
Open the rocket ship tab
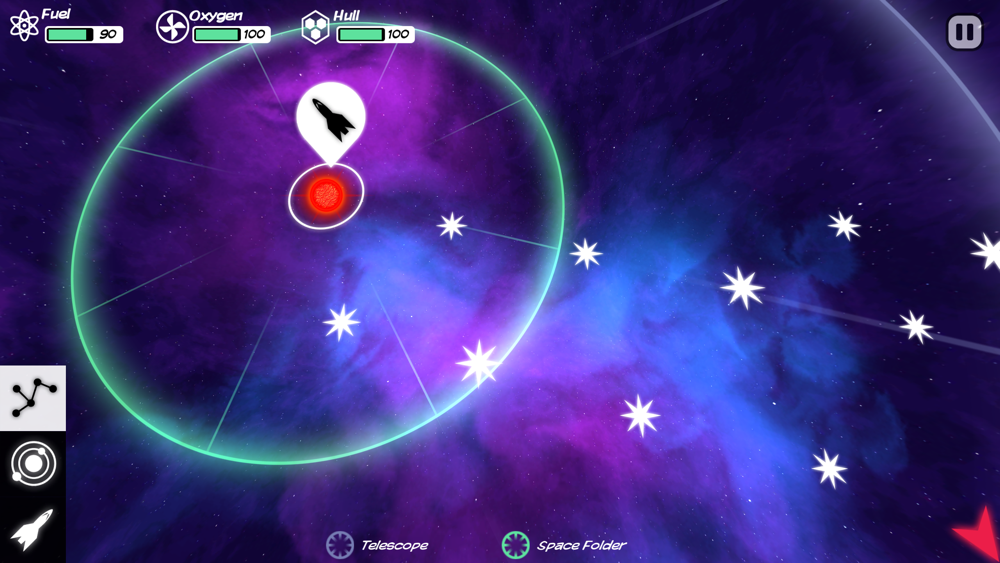[x=33, y=529]
